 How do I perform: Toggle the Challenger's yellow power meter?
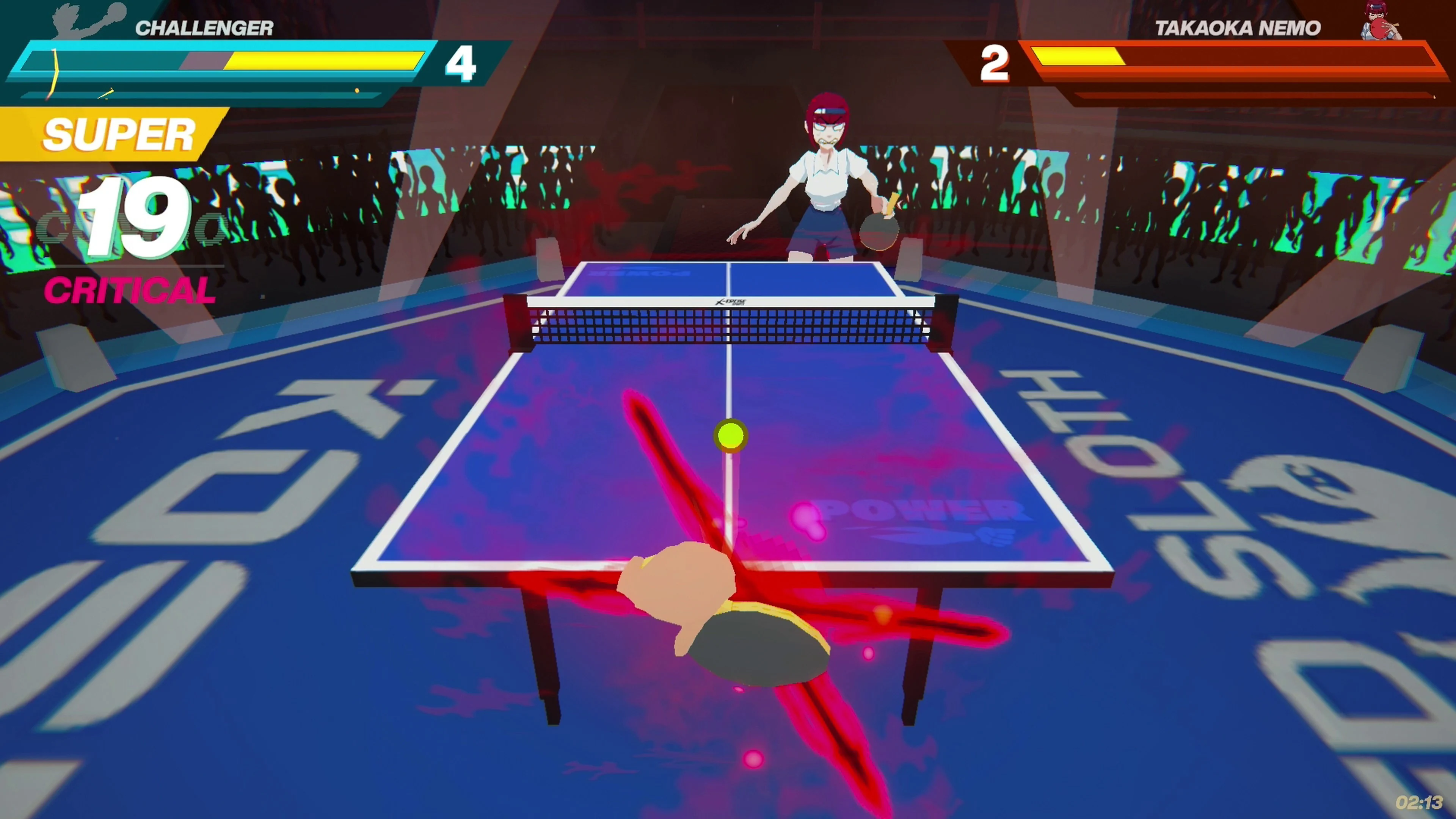(x=322, y=61)
